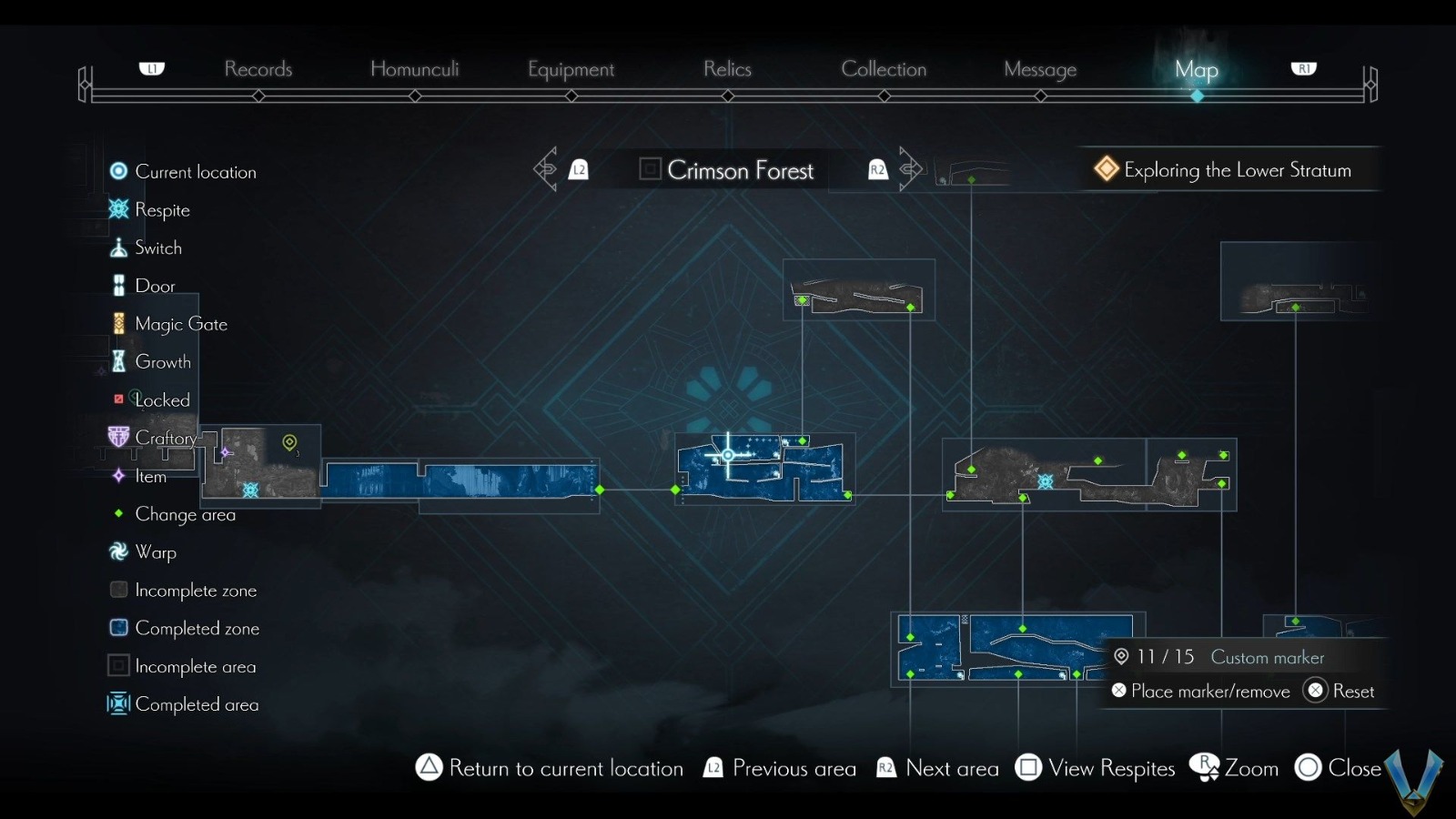Open the Homunculi menu tab
This screenshot has width=1456, height=819.
[415, 69]
